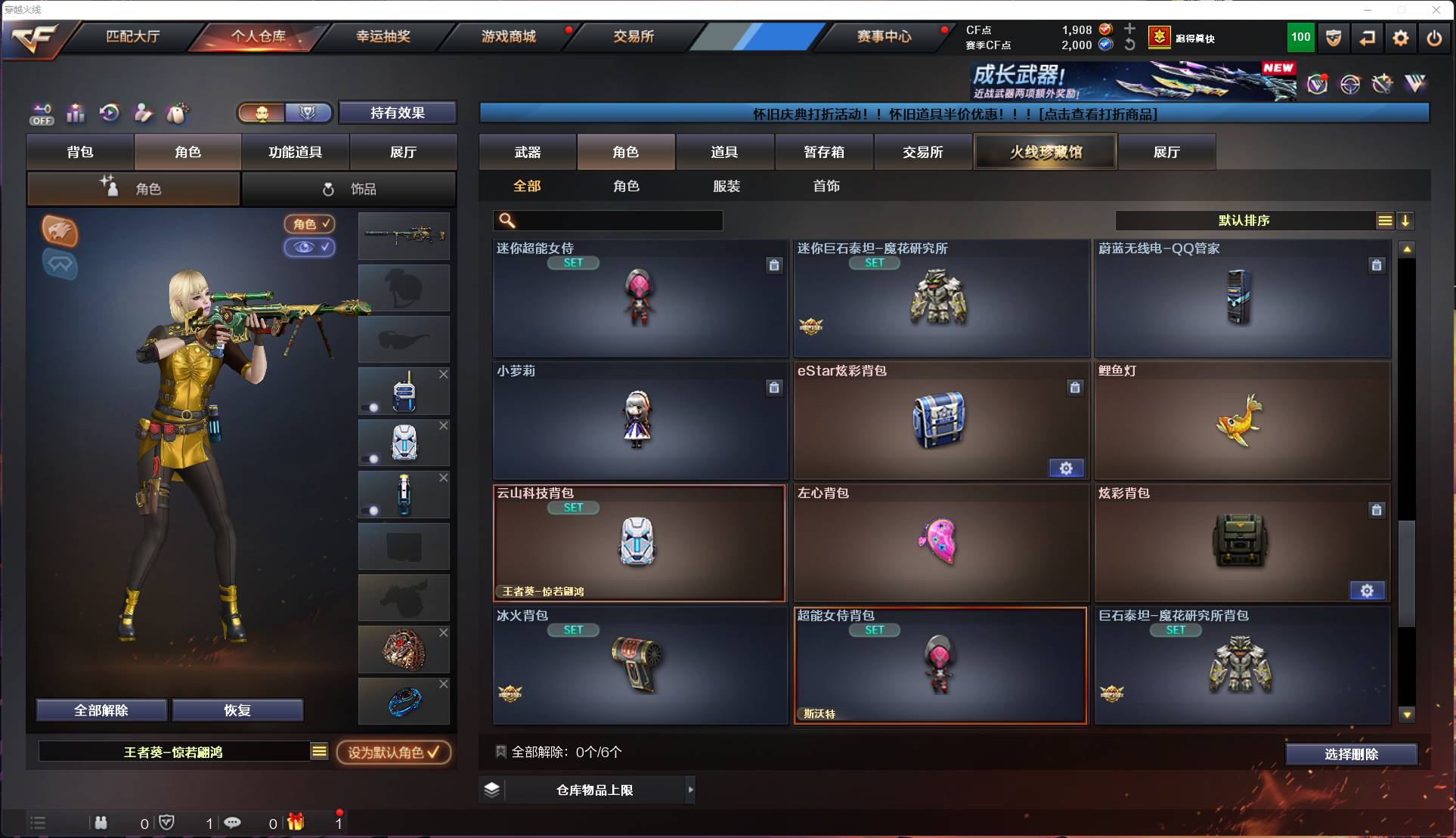The height and width of the screenshot is (838, 1456).
Task: Open the dog-tag icon in the left toolbar
Action: coord(178,113)
